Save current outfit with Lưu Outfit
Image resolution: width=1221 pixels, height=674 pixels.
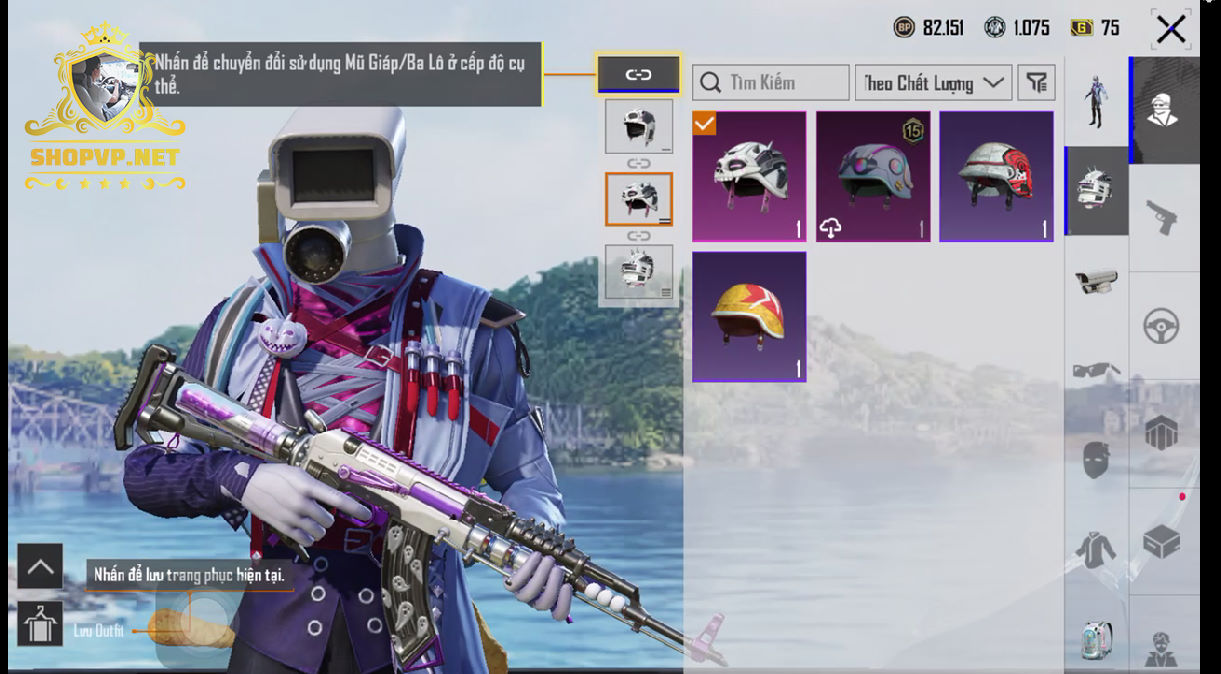40,624
